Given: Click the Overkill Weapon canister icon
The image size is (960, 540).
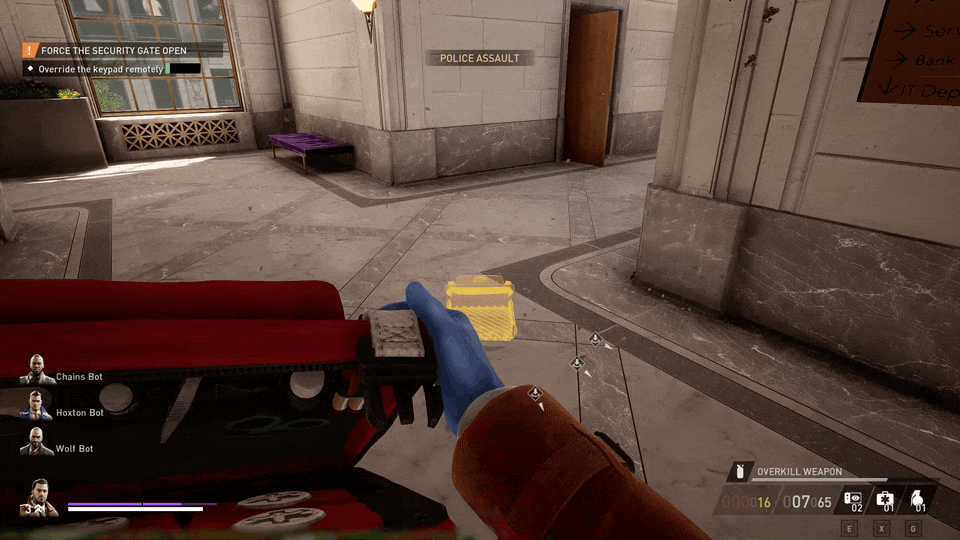Looking at the screenshot, I should point(741,471).
